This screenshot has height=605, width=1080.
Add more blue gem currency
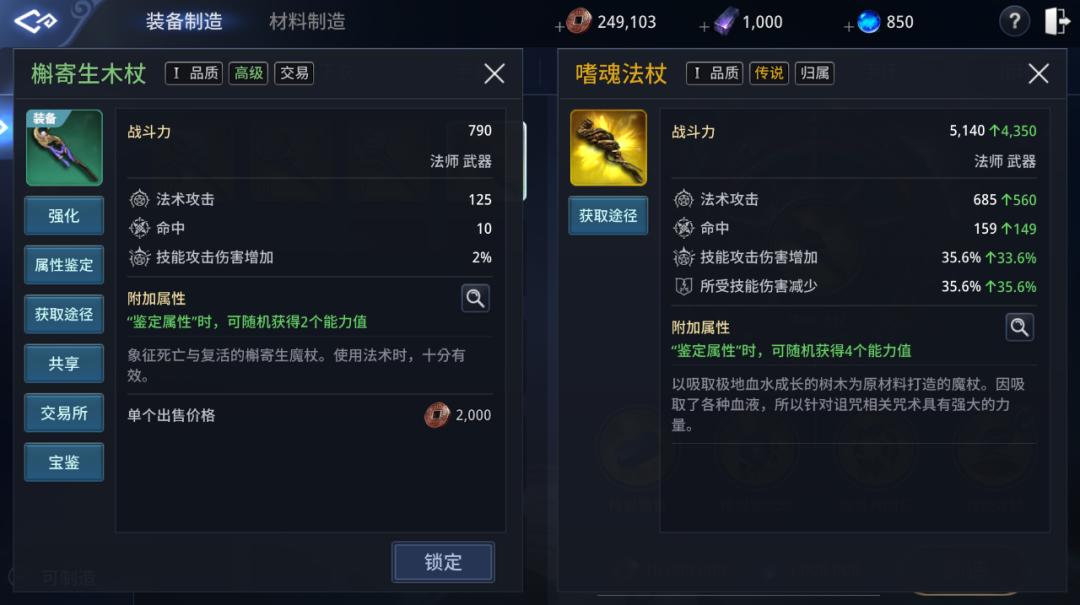pyautogui.click(x=849, y=25)
